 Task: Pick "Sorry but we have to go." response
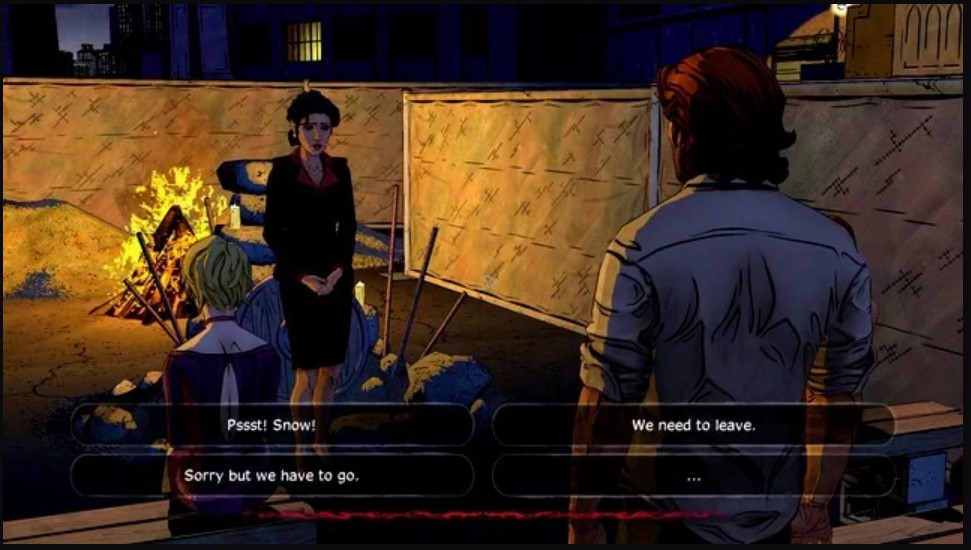coord(271,476)
